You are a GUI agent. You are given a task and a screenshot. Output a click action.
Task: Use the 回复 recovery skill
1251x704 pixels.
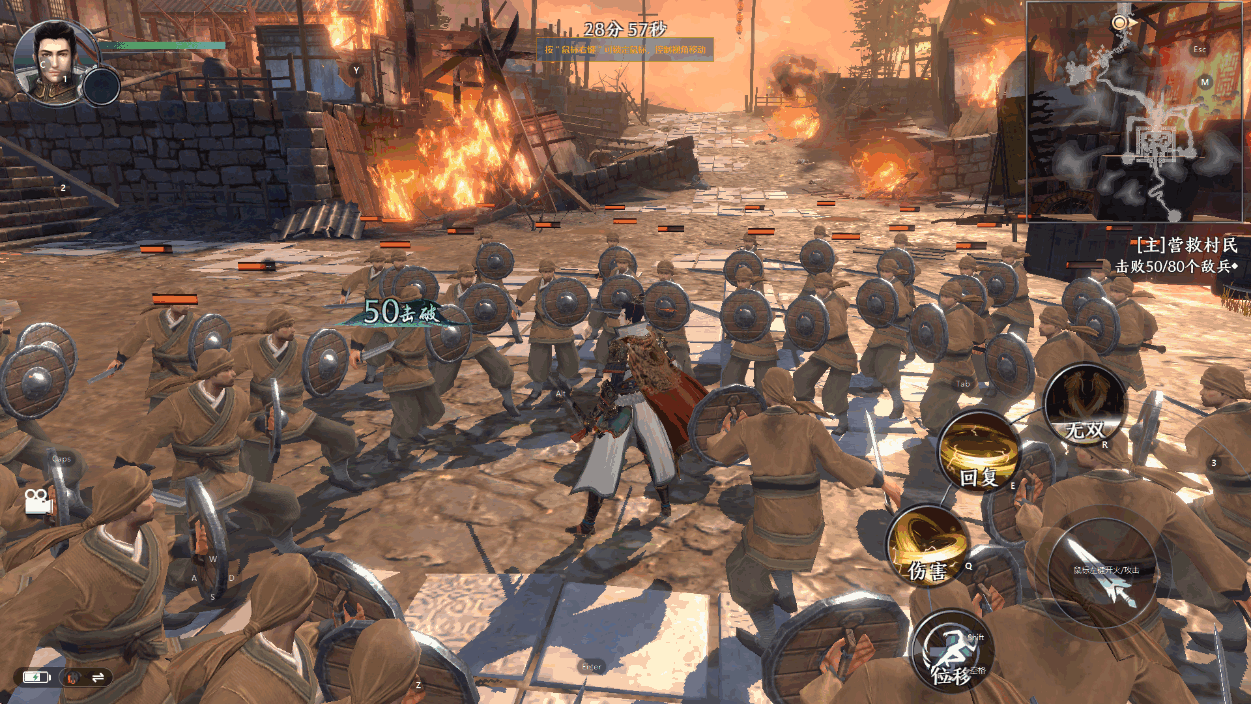(979, 450)
